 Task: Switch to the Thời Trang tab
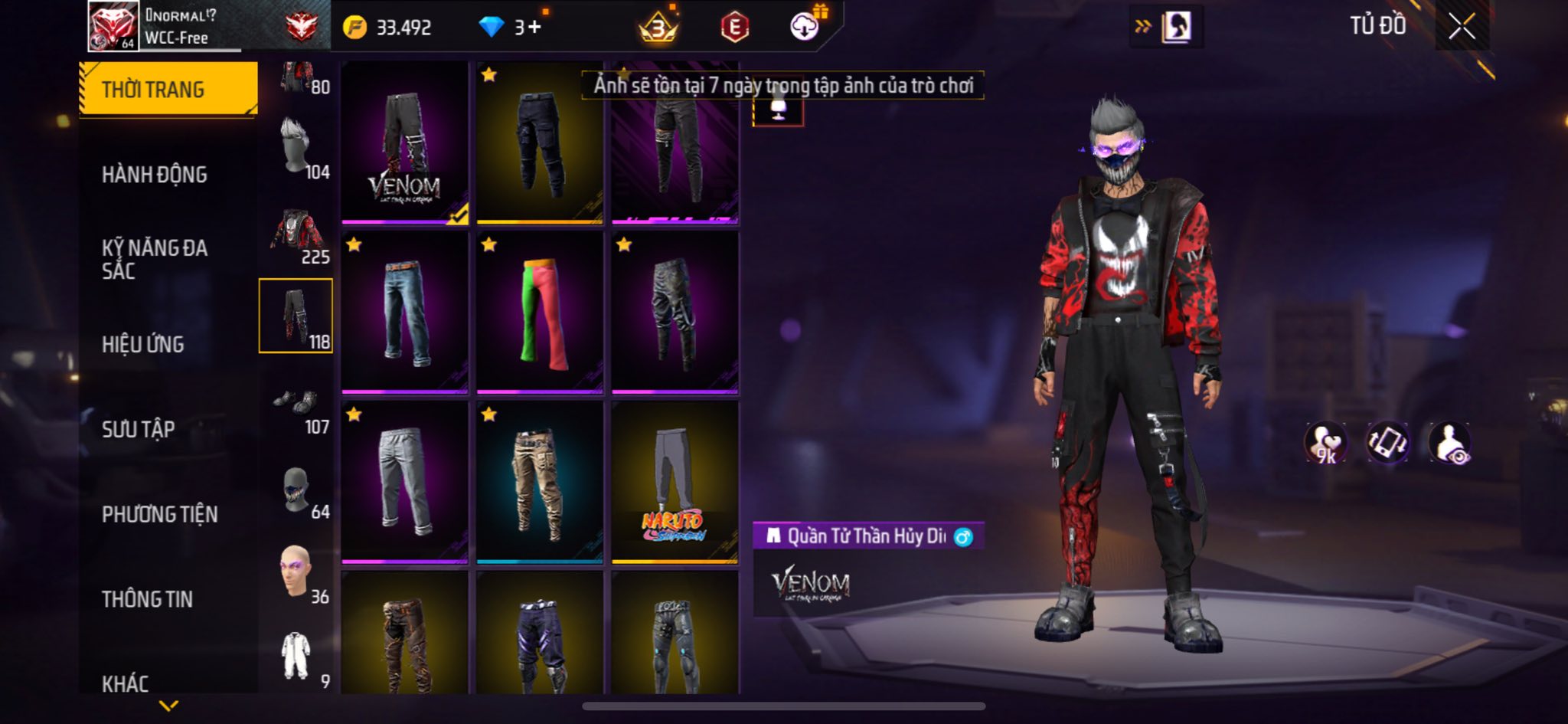pyautogui.click(x=168, y=90)
